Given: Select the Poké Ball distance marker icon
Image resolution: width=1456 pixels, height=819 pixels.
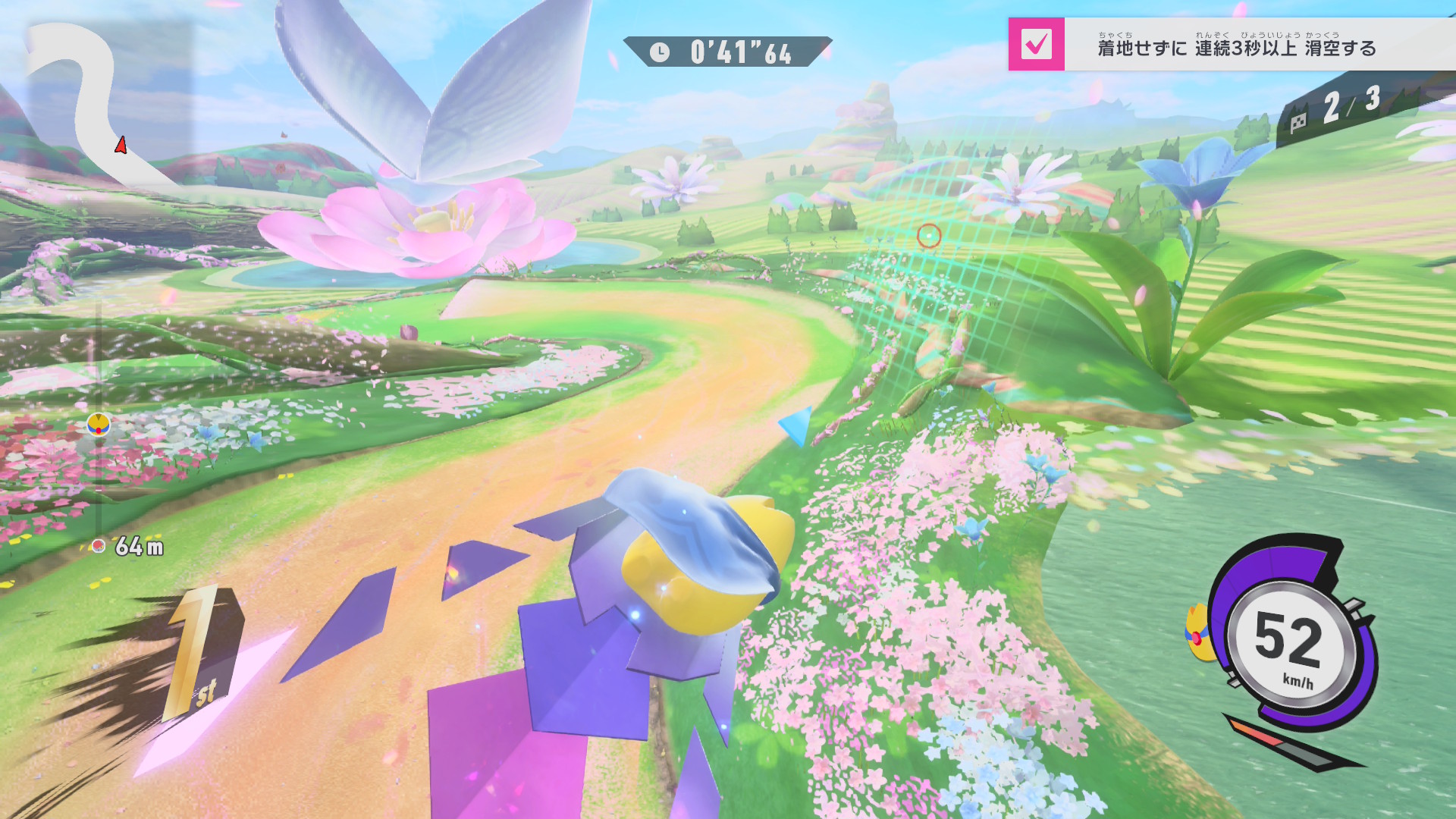Looking at the screenshot, I should [98, 546].
